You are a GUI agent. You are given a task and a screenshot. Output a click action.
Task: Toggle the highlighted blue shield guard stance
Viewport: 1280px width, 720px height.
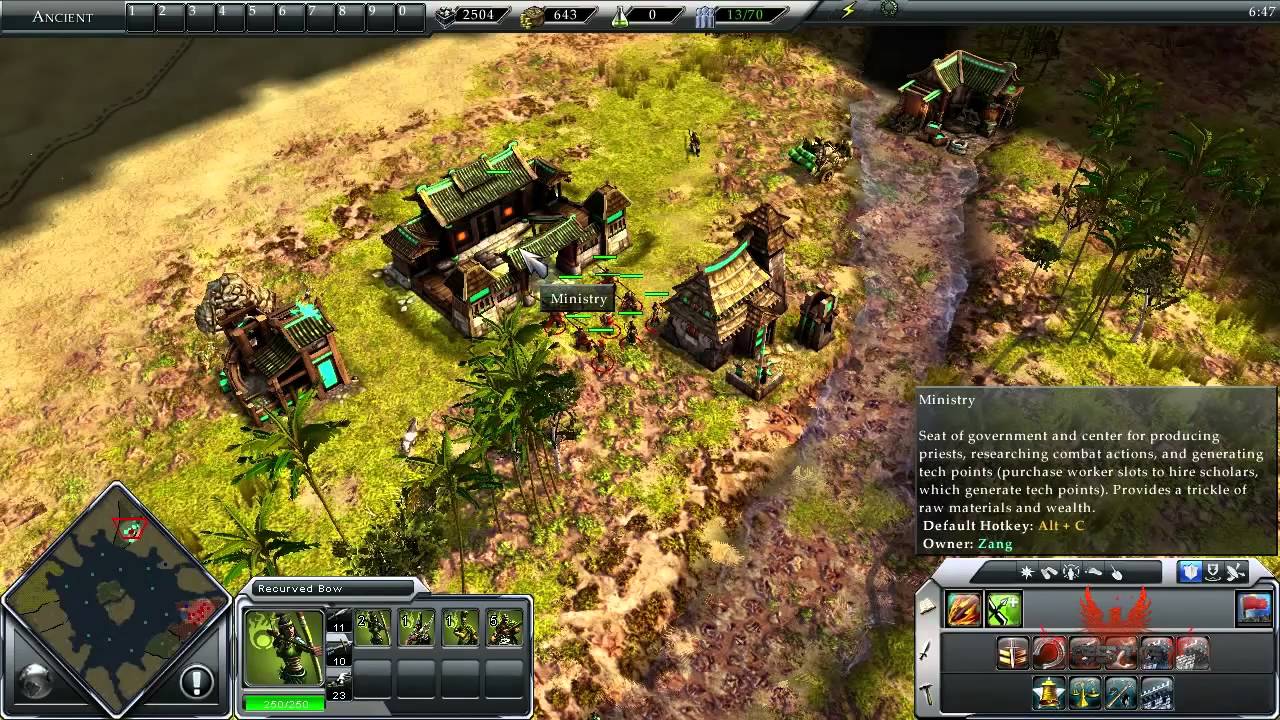[1190, 573]
